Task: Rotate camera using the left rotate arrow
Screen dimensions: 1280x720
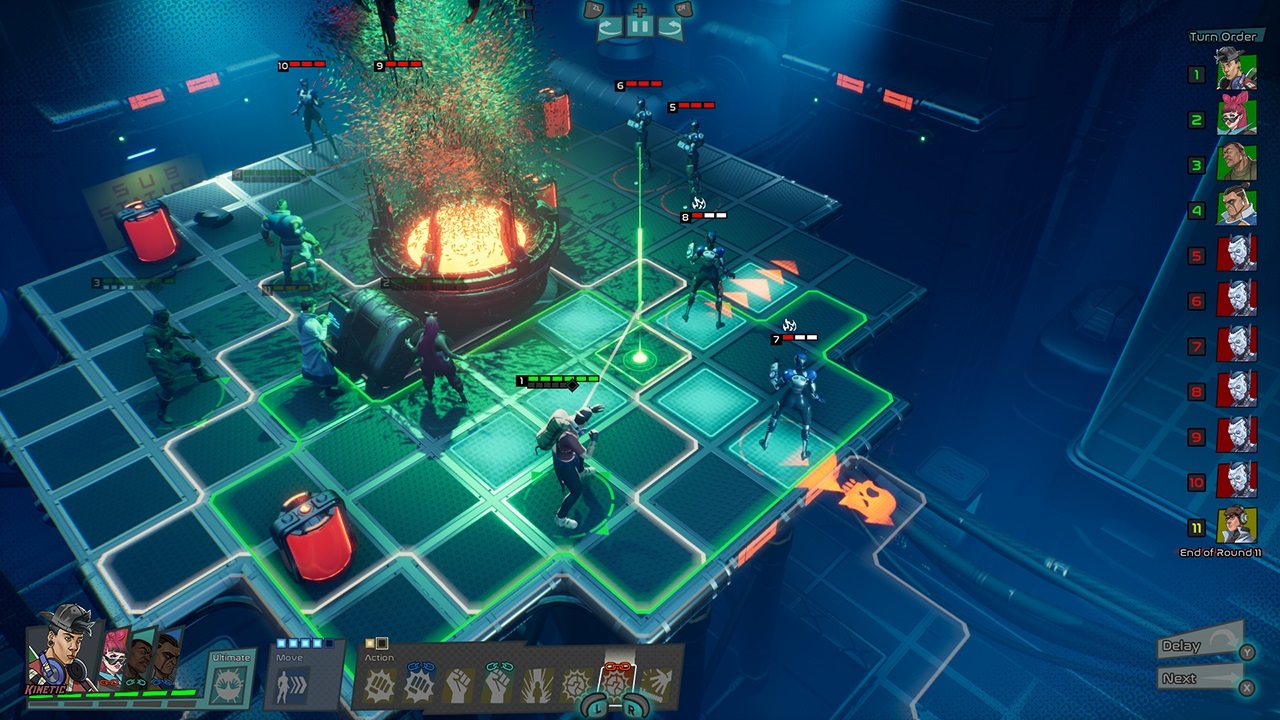Action: [610, 27]
